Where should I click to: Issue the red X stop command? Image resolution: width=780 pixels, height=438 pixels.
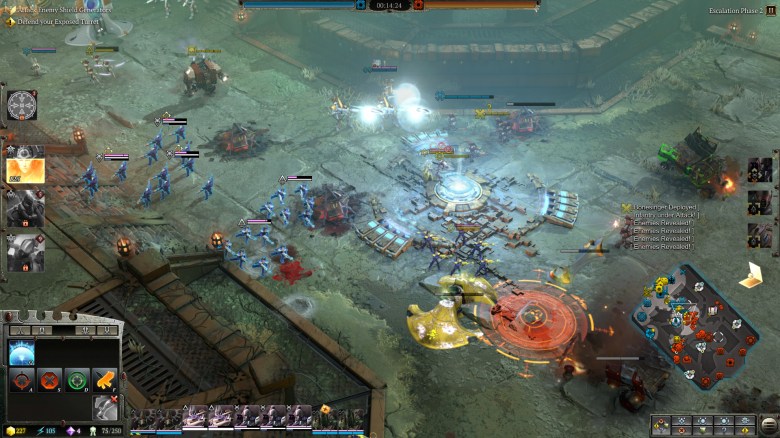tap(49, 381)
